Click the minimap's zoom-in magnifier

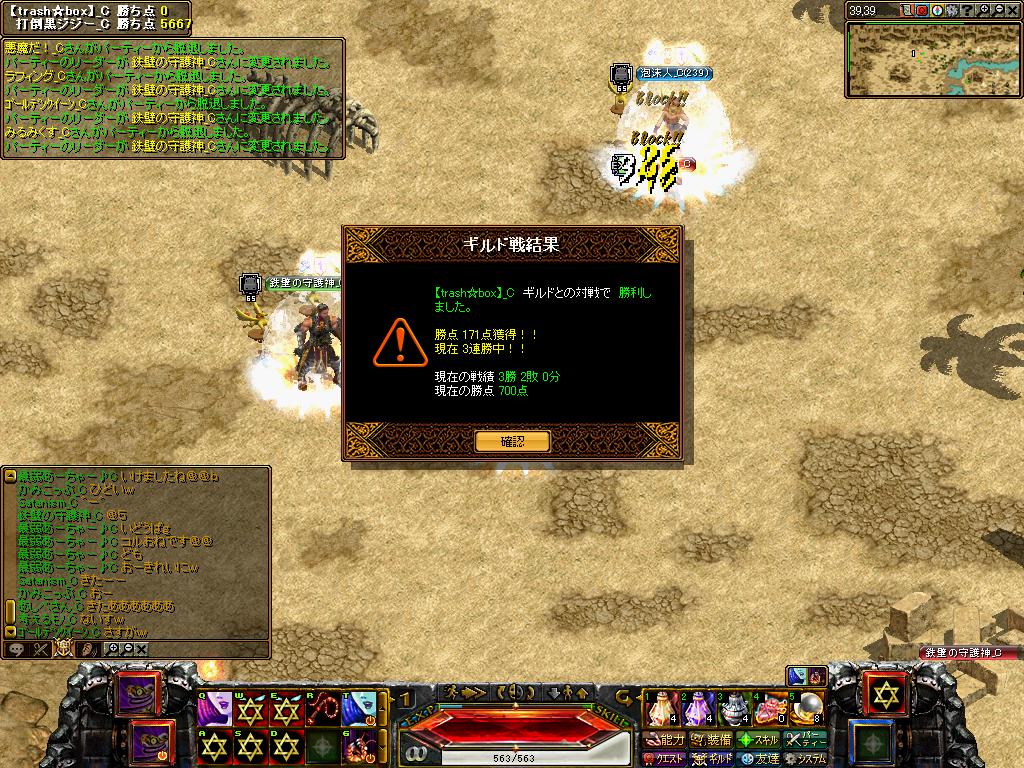coord(985,11)
